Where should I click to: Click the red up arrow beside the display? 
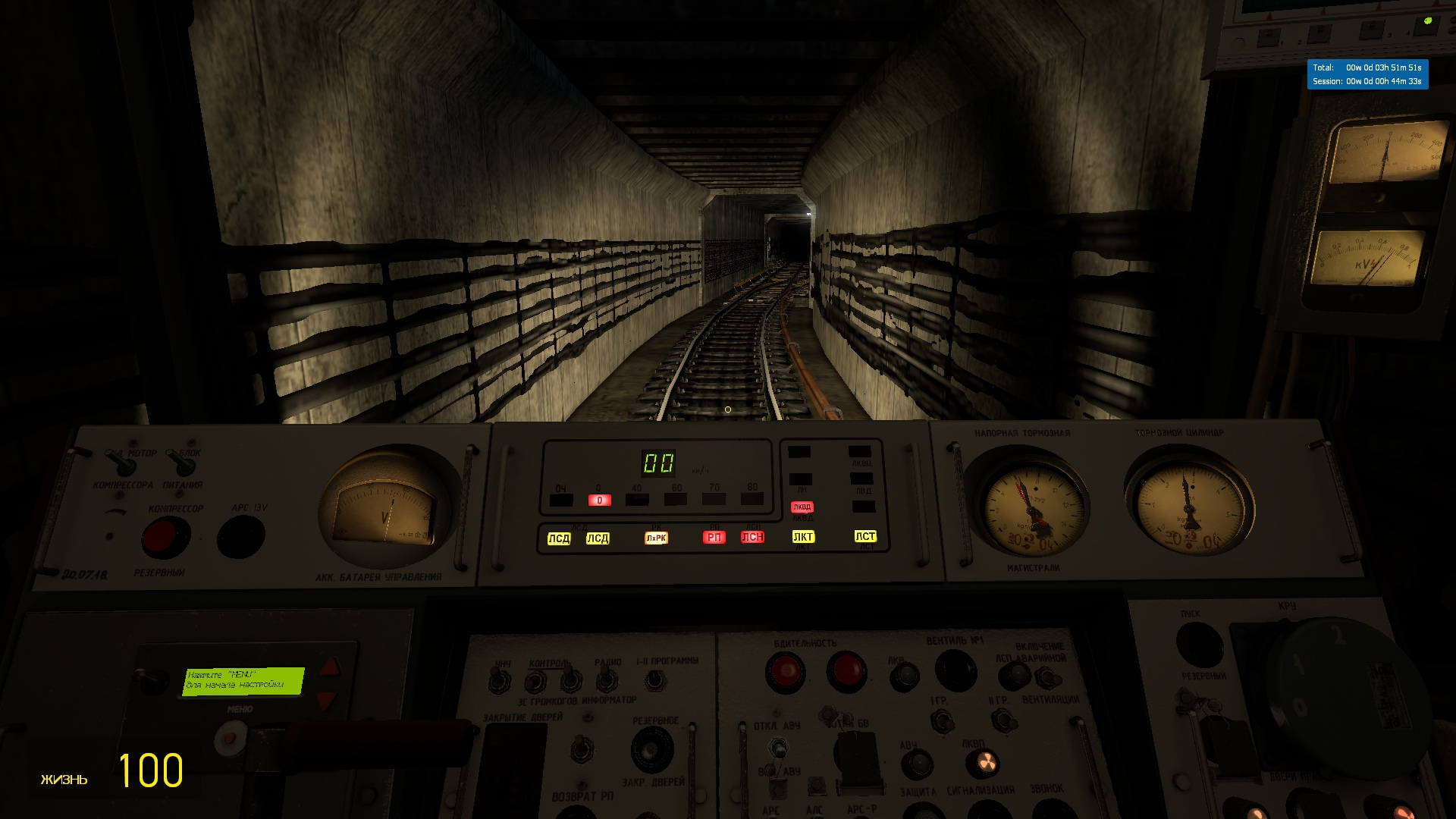click(331, 667)
